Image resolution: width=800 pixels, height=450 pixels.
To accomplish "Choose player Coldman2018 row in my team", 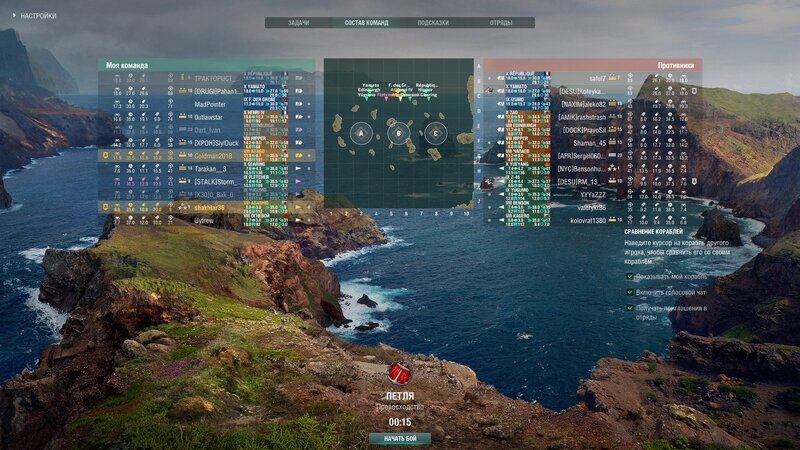I will tap(213, 156).
